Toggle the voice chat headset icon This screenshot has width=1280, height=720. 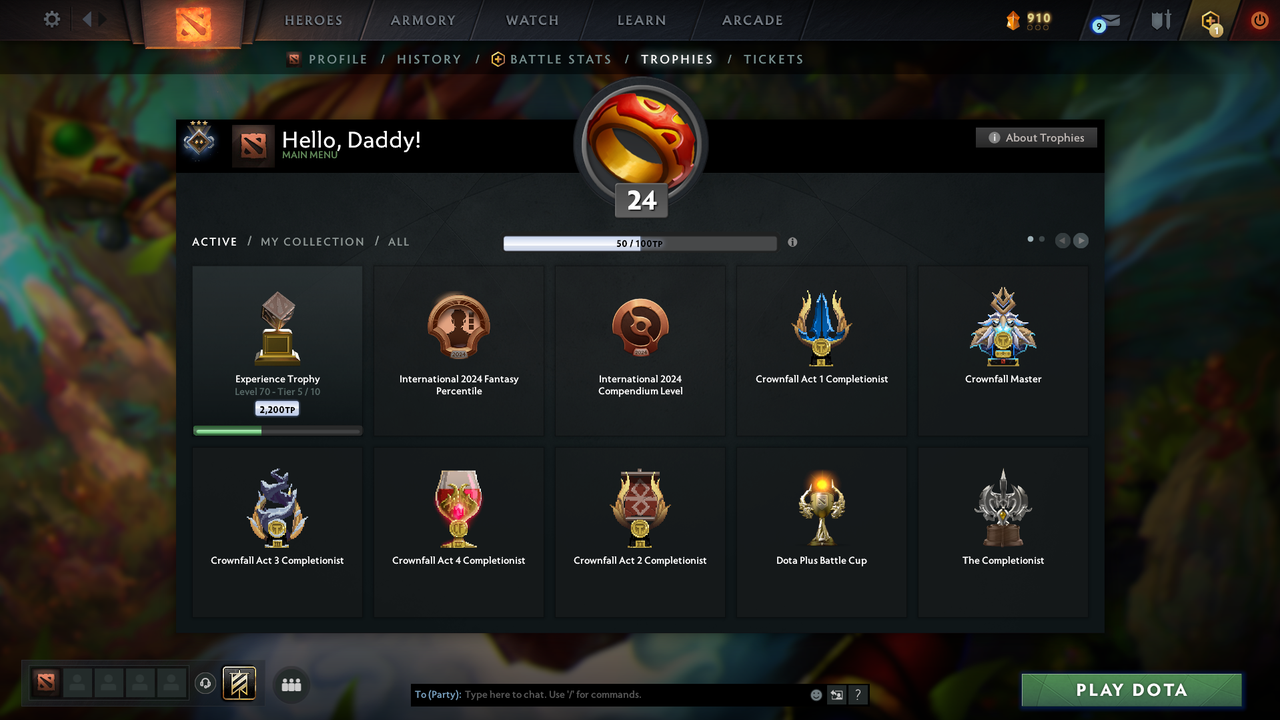(206, 684)
